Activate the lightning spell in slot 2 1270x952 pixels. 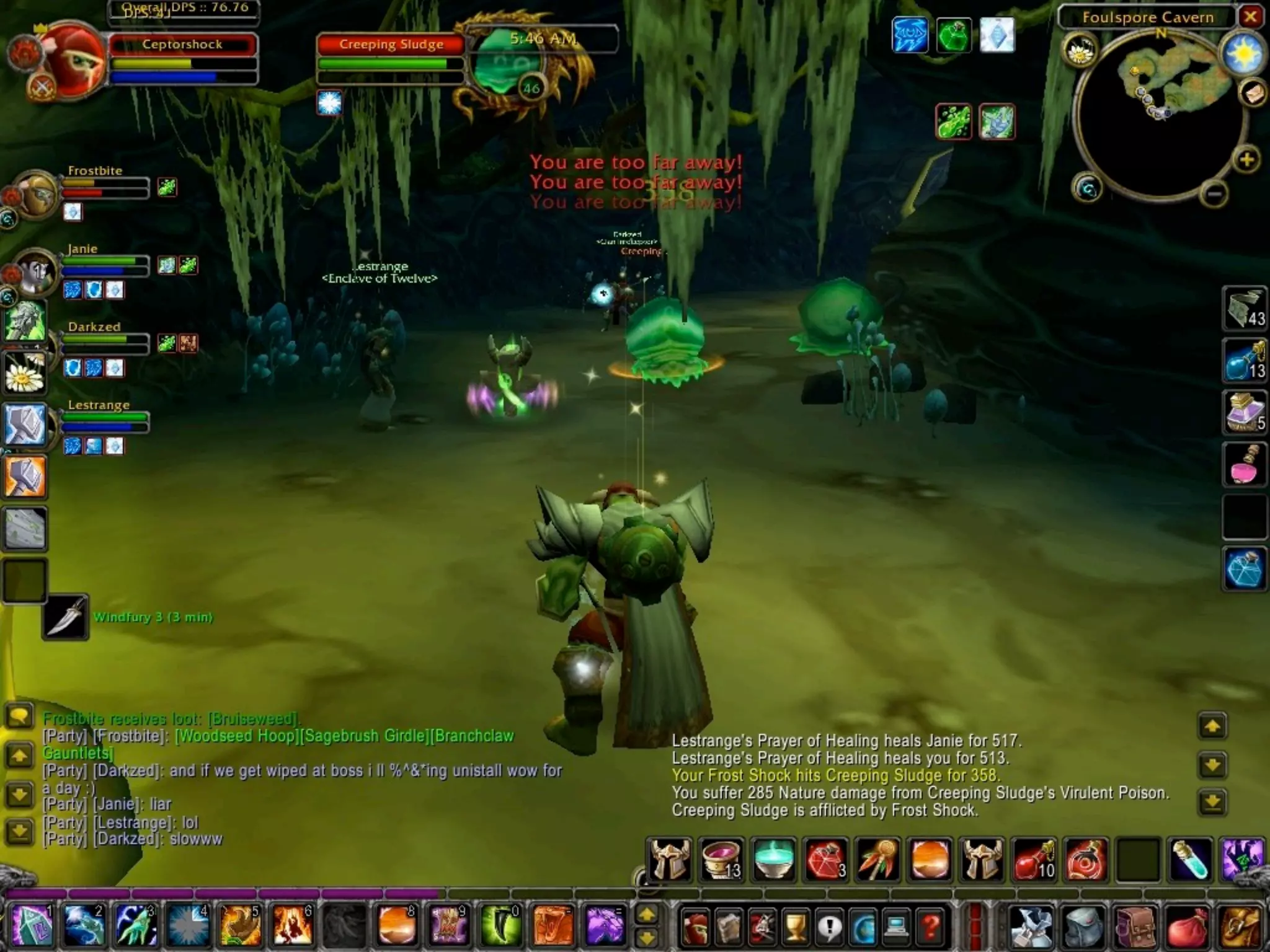tap(84, 925)
